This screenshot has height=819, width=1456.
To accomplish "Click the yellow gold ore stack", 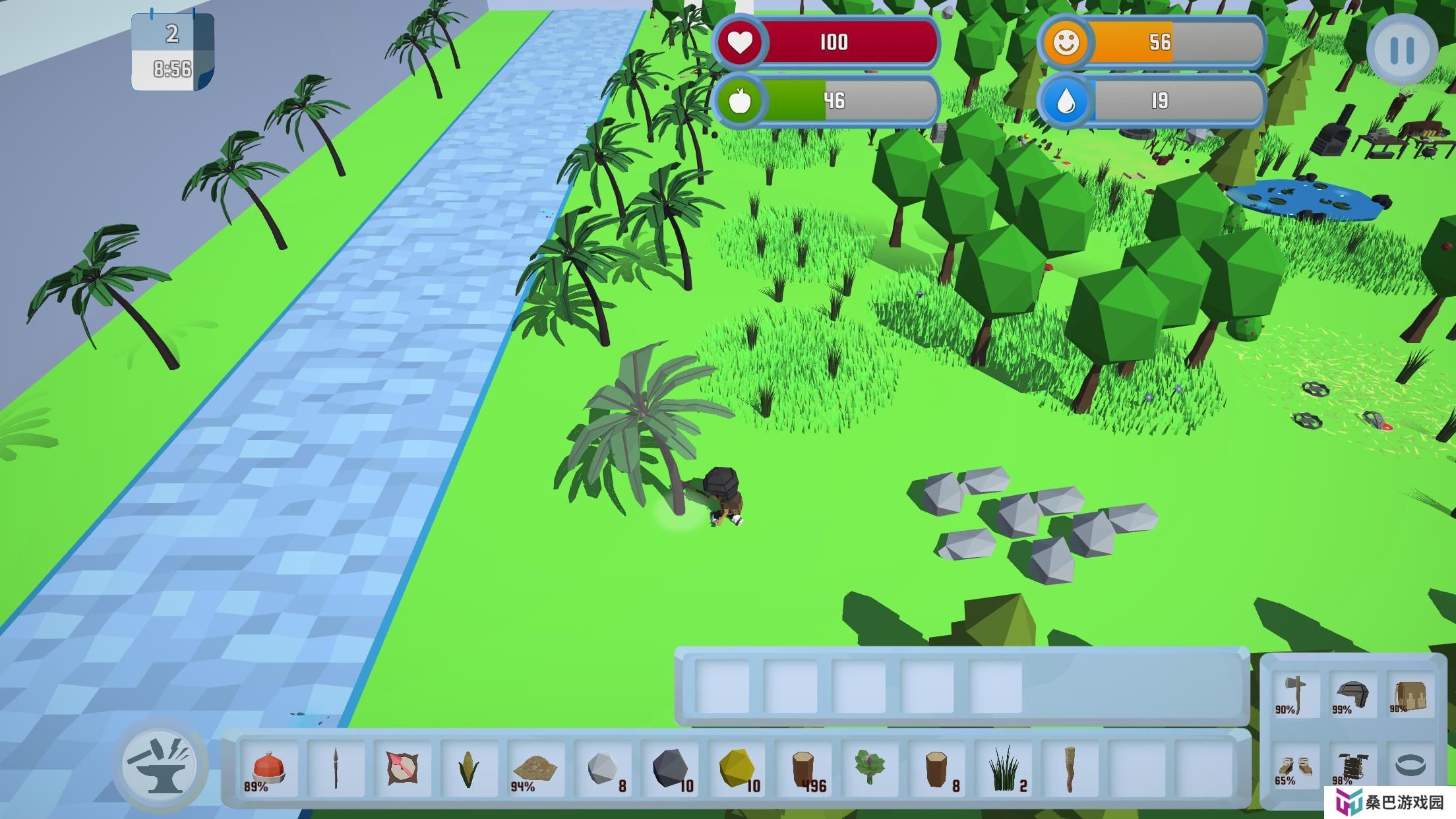I will tap(737, 768).
